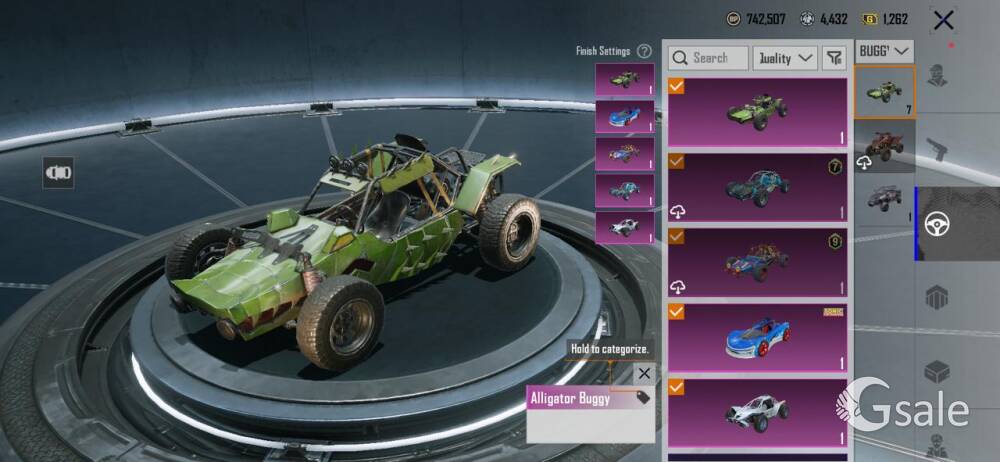Viewport: 1000px width, 462px height.
Task: Pick the blue Sonic car skin card
Action: click(757, 339)
